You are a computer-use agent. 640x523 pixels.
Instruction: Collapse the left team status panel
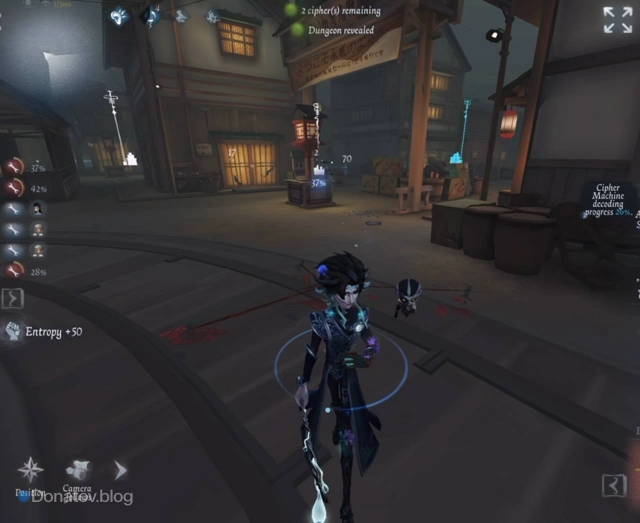point(13,297)
